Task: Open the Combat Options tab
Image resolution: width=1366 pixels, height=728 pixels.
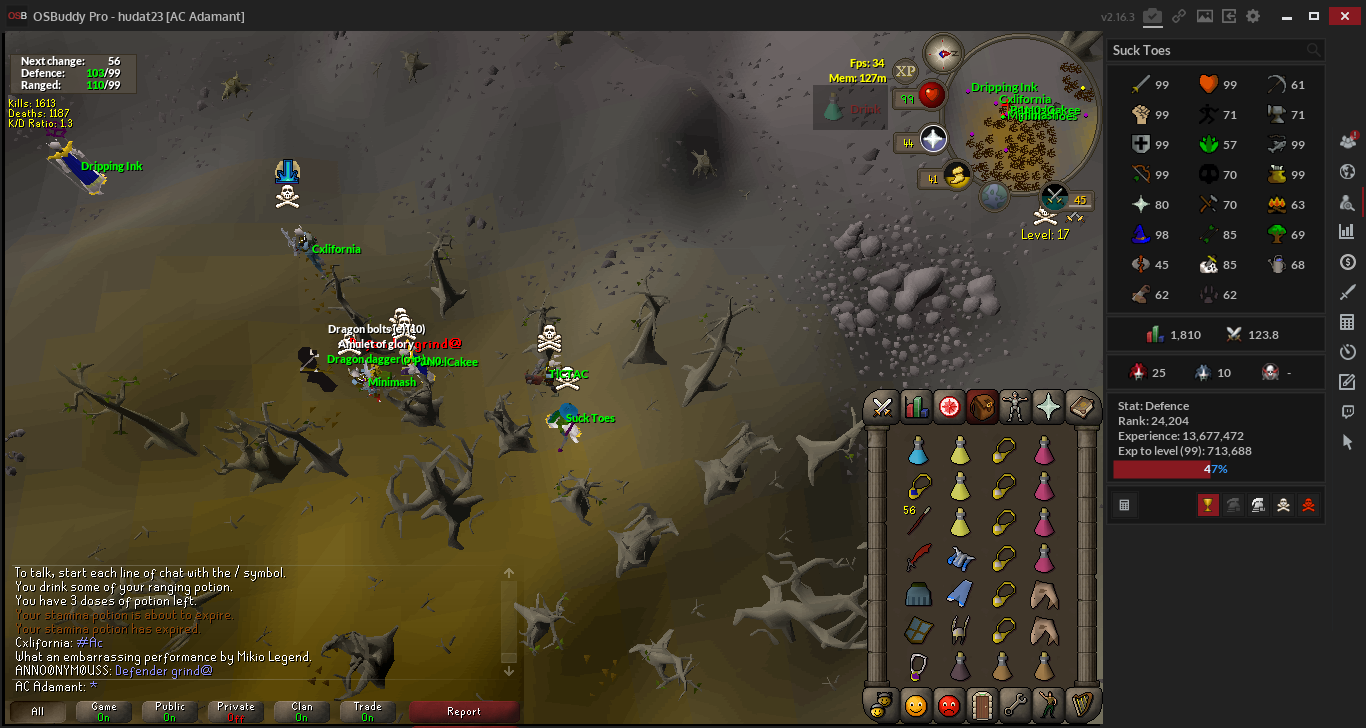Action: pos(883,407)
